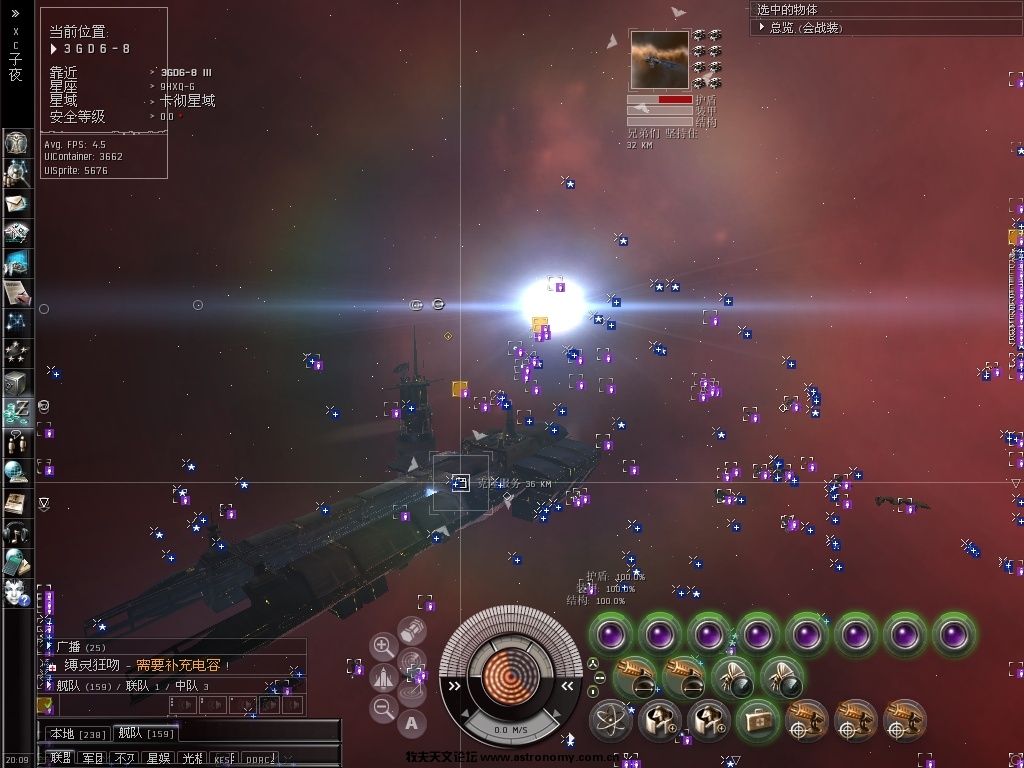
Task: Open the mail envelope icon
Action: [17, 204]
